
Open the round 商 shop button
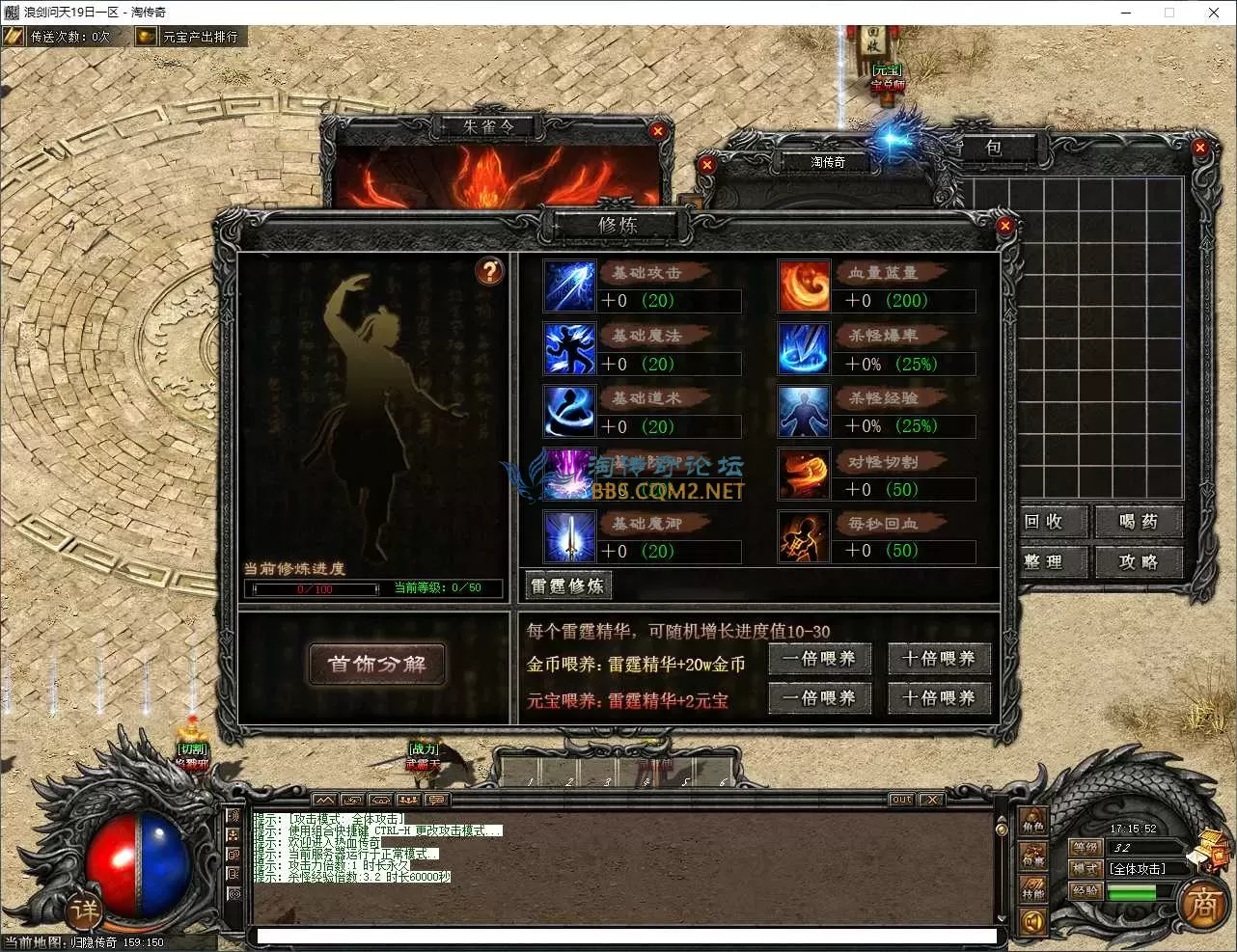click(x=1202, y=906)
